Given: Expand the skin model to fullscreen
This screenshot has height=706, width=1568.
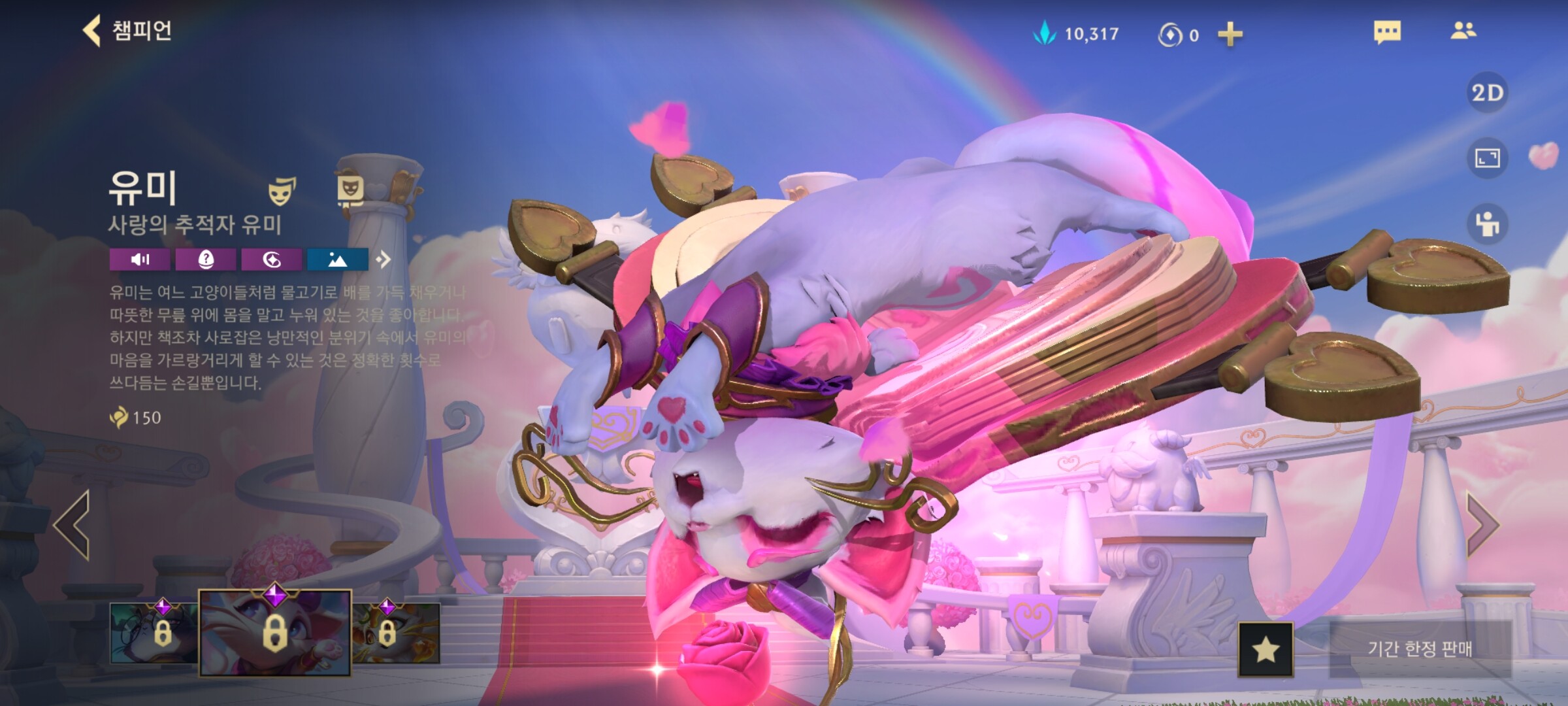Looking at the screenshot, I should [1487, 158].
